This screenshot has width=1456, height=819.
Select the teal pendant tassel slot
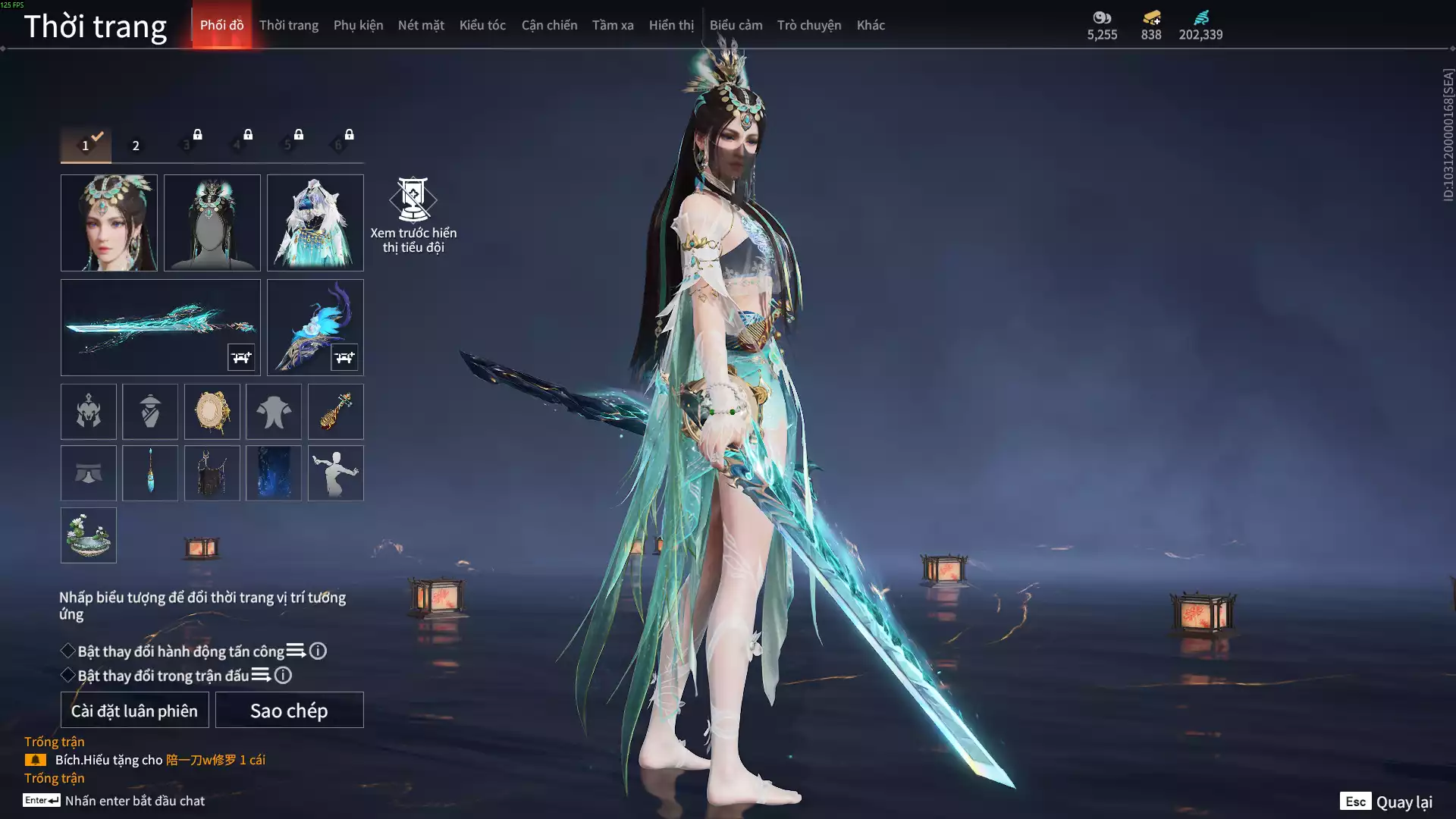pos(150,473)
